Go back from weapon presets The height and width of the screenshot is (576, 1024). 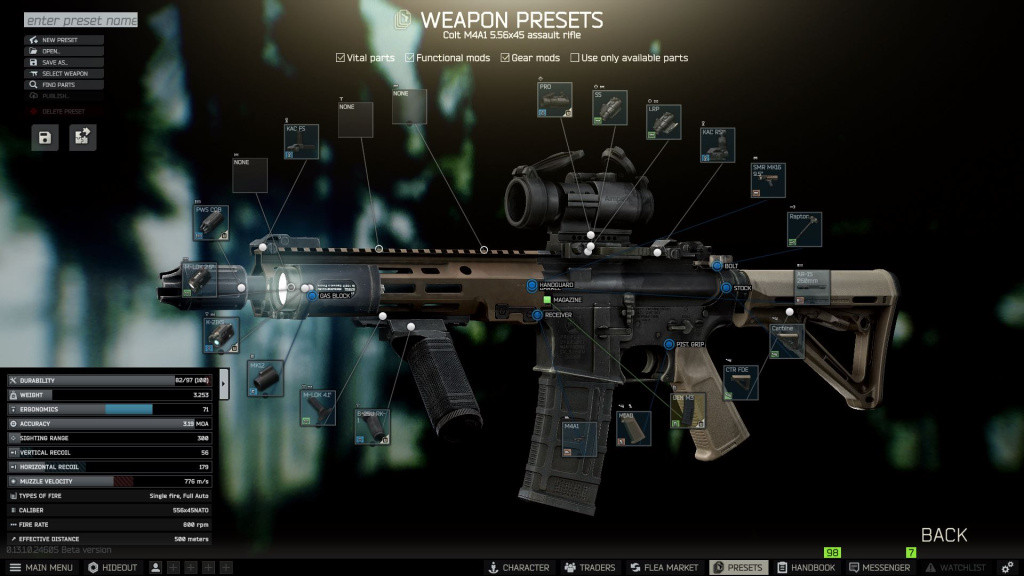[x=943, y=535]
